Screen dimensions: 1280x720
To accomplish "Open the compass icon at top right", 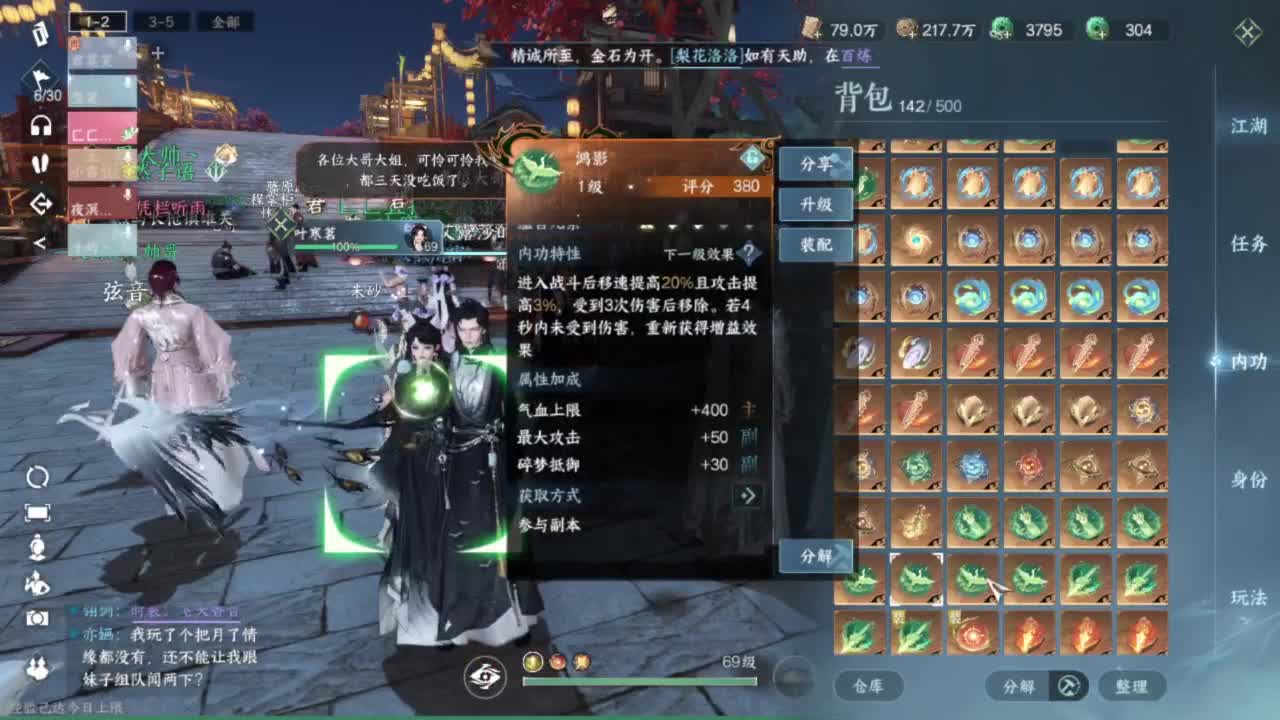I will (x=1245, y=32).
